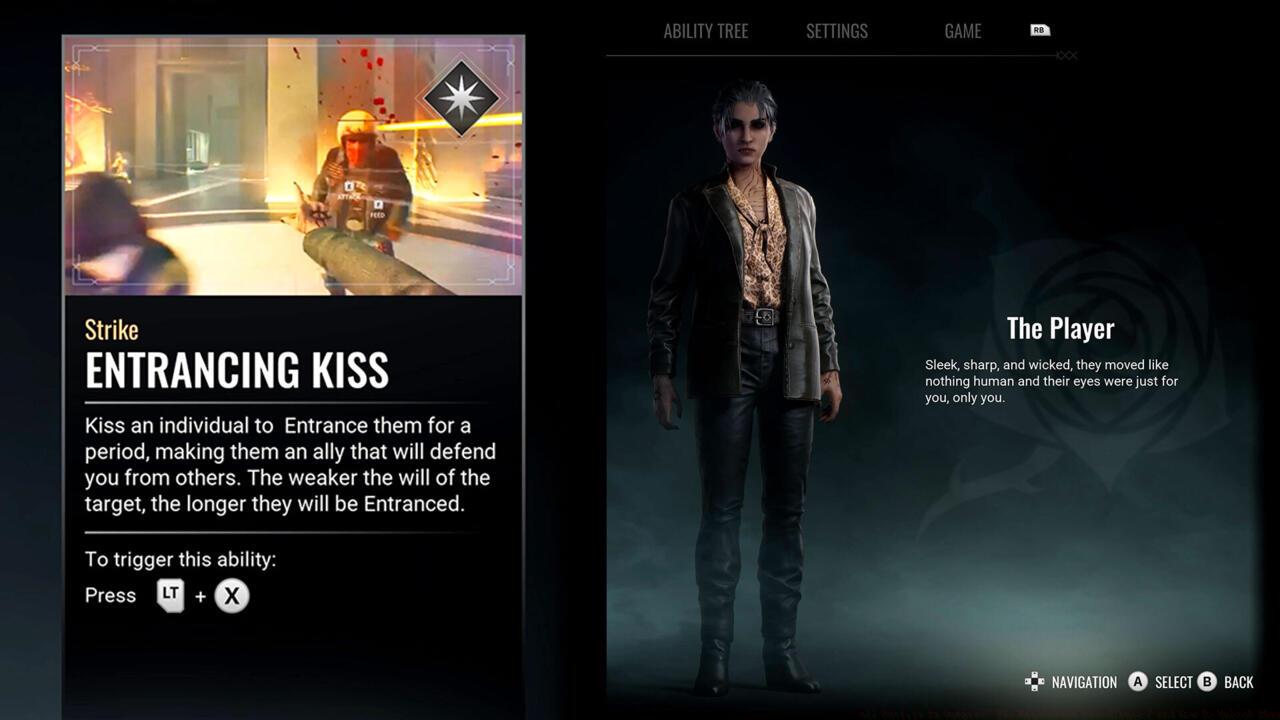1280x720 pixels.
Task: Go to the GAME tab
Action: click(x=962, y=31)
